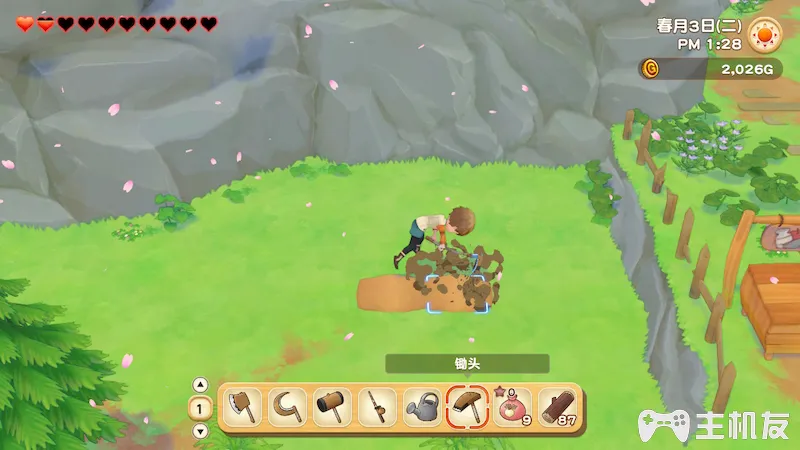Switch to next hotbar page with down arrow

pyautogui.click(x=200, y=431)
